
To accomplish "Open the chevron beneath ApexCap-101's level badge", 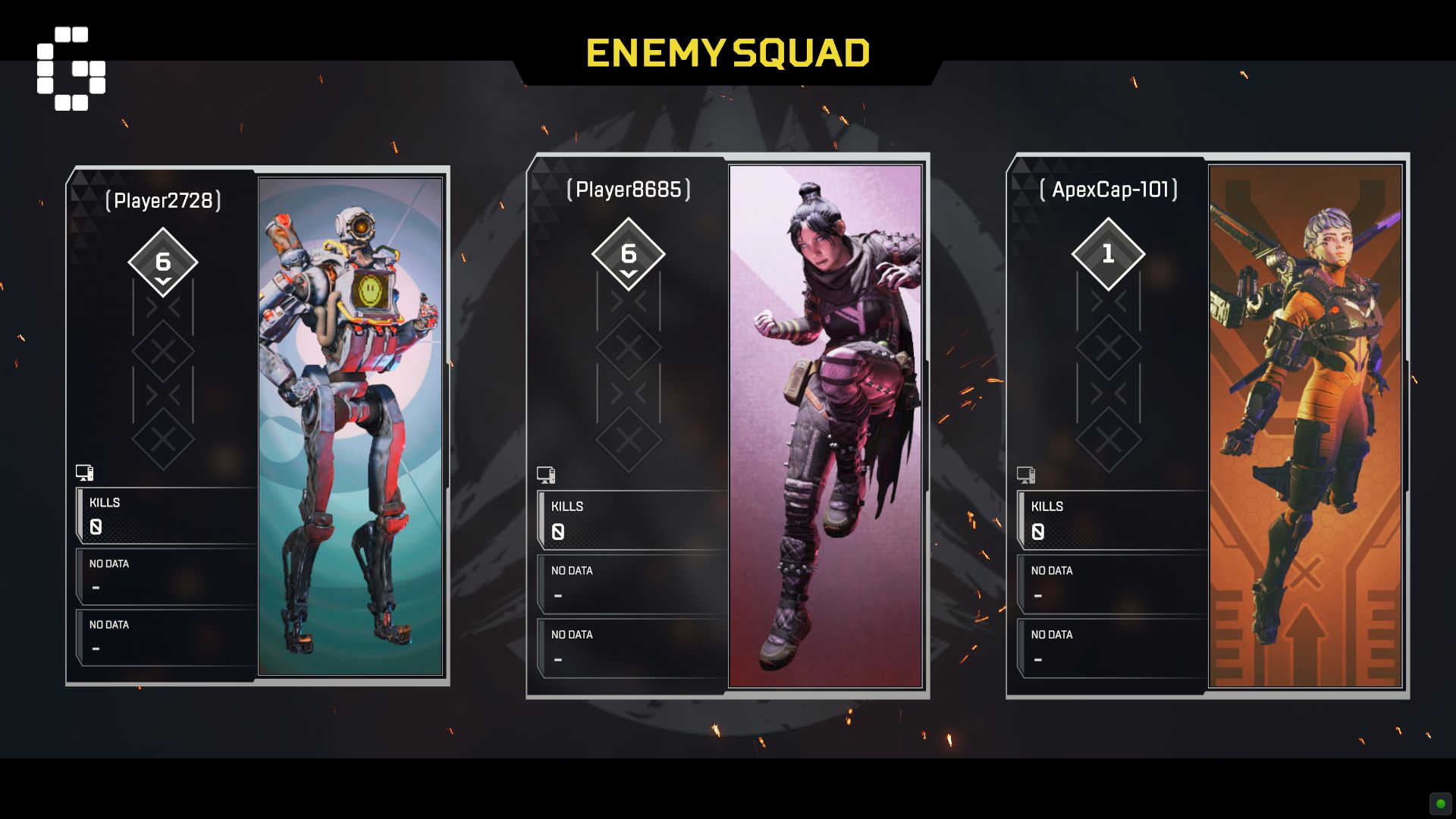I will click(1108, 271).
